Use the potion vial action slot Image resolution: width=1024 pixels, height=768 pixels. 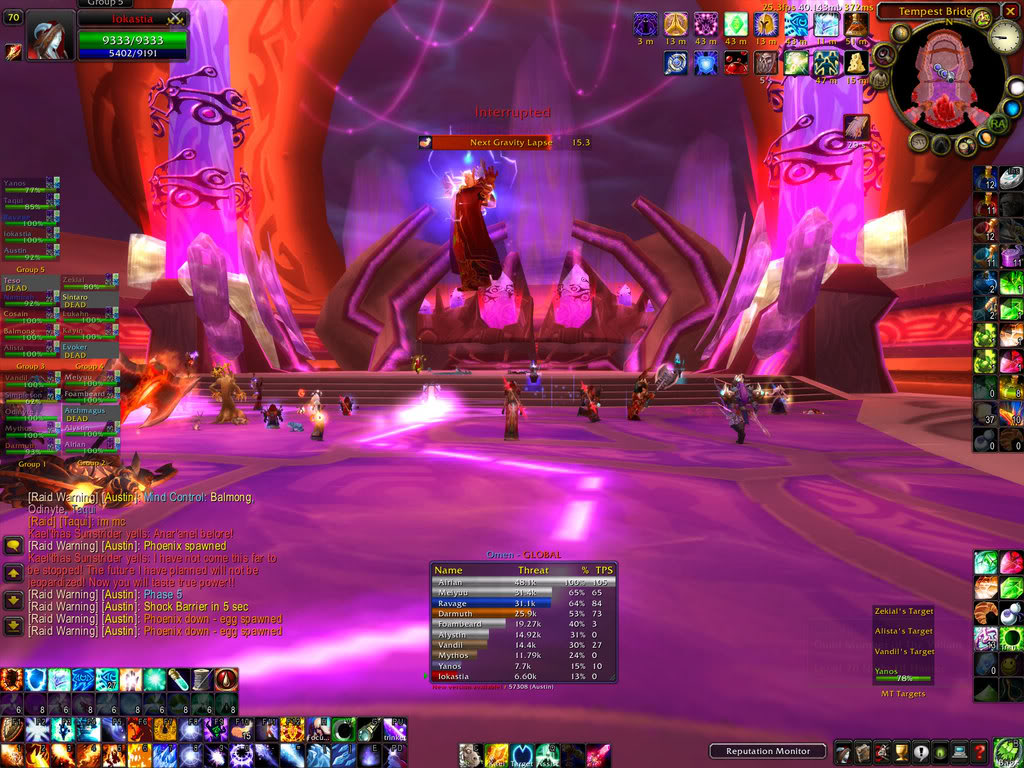click(x=178, y=679)
